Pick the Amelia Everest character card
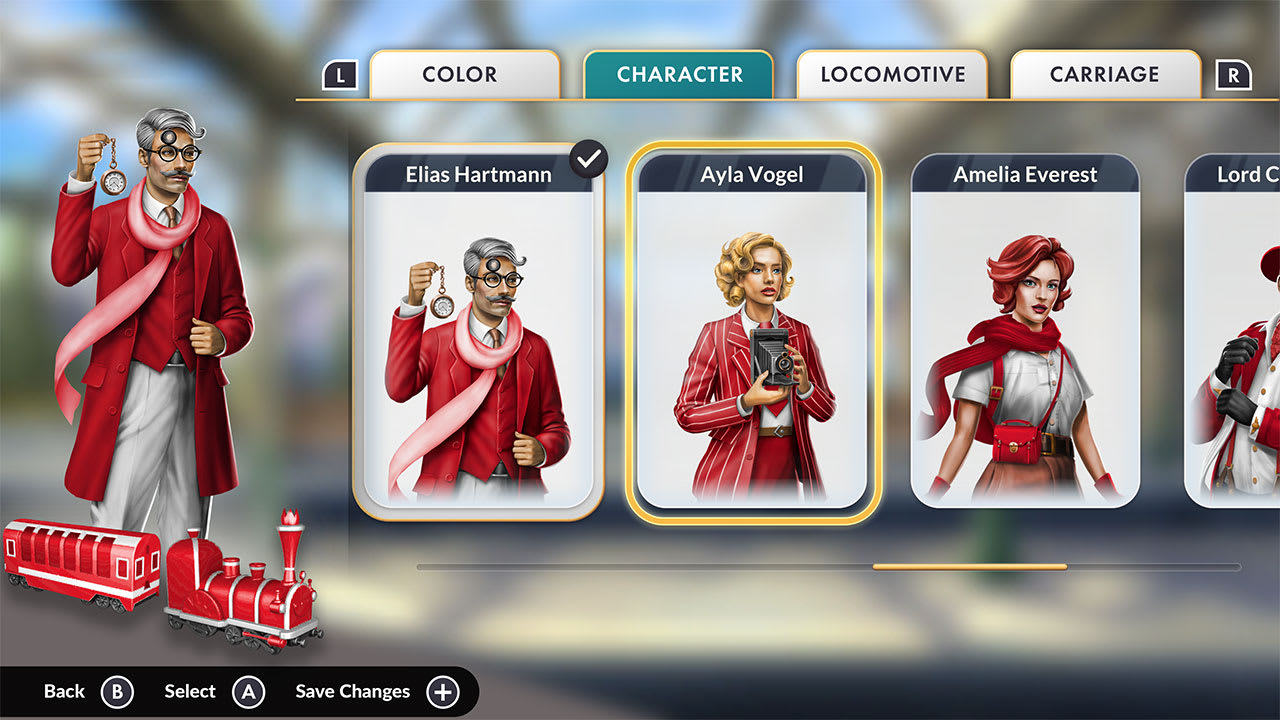Image resolution: width=1280 pixels, height=720 pixels. (1025, 332)
